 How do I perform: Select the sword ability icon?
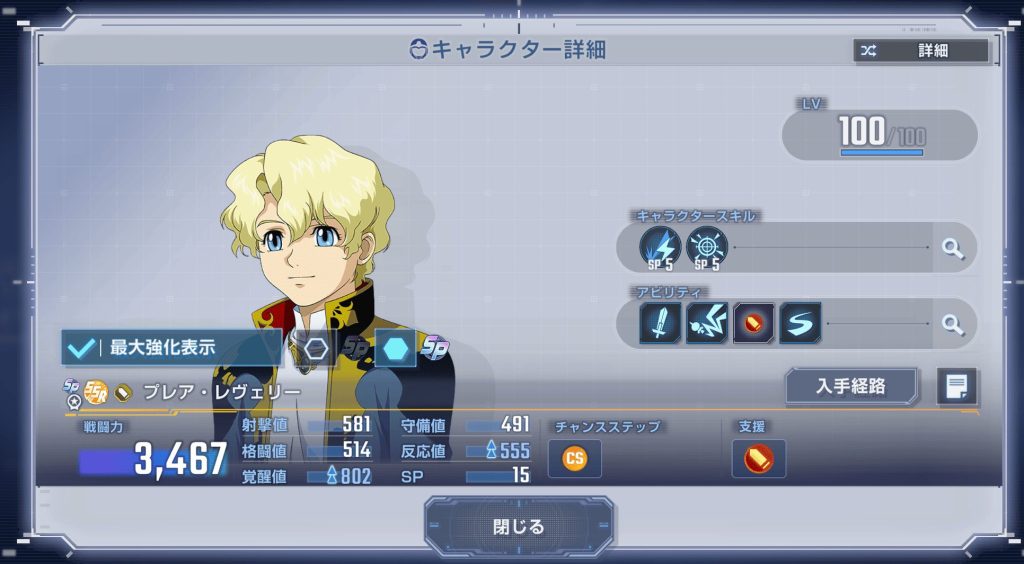pyautogui.click(x=660, y=324)
